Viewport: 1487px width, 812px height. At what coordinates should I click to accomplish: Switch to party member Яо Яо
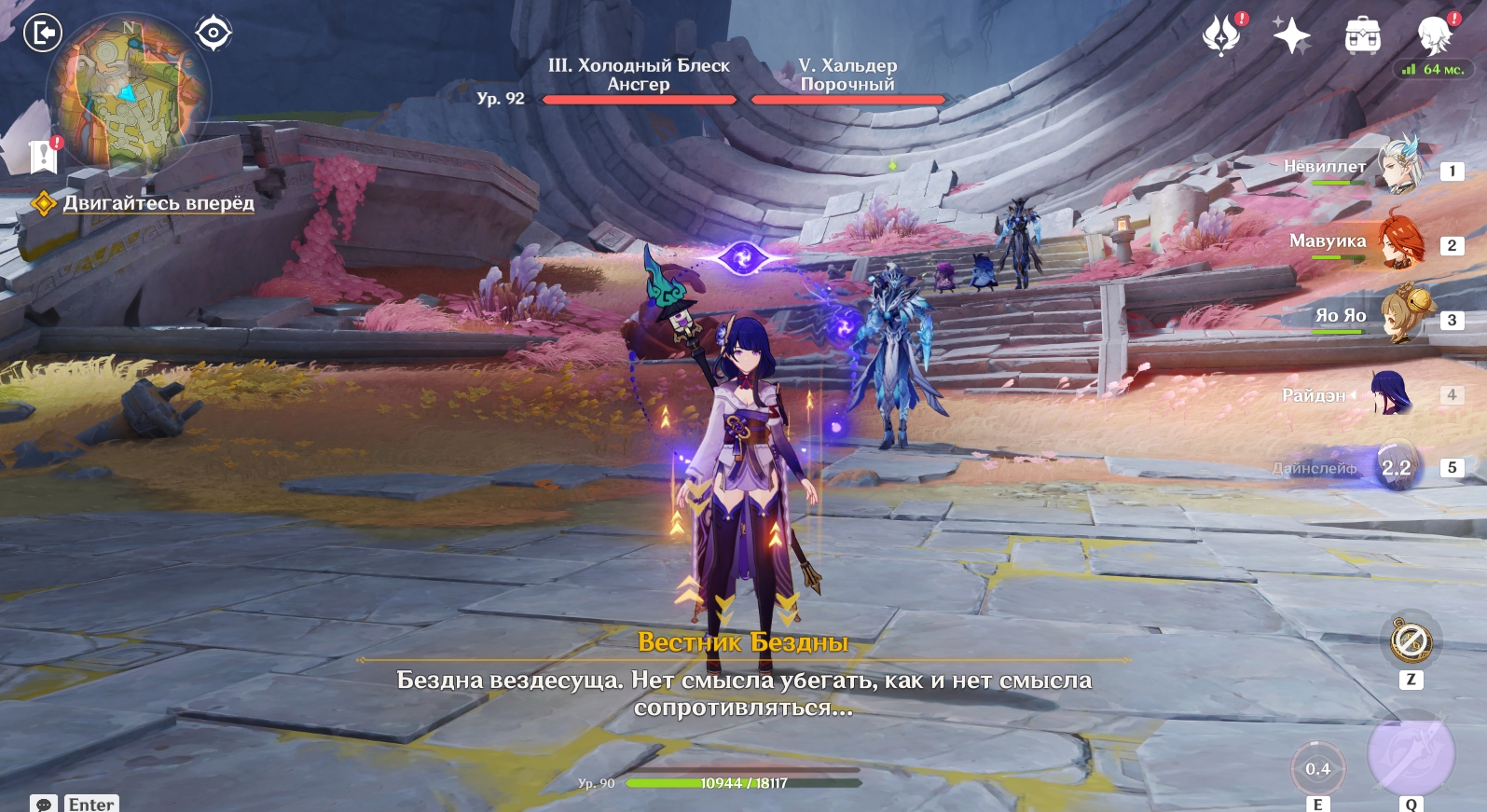1398,316
